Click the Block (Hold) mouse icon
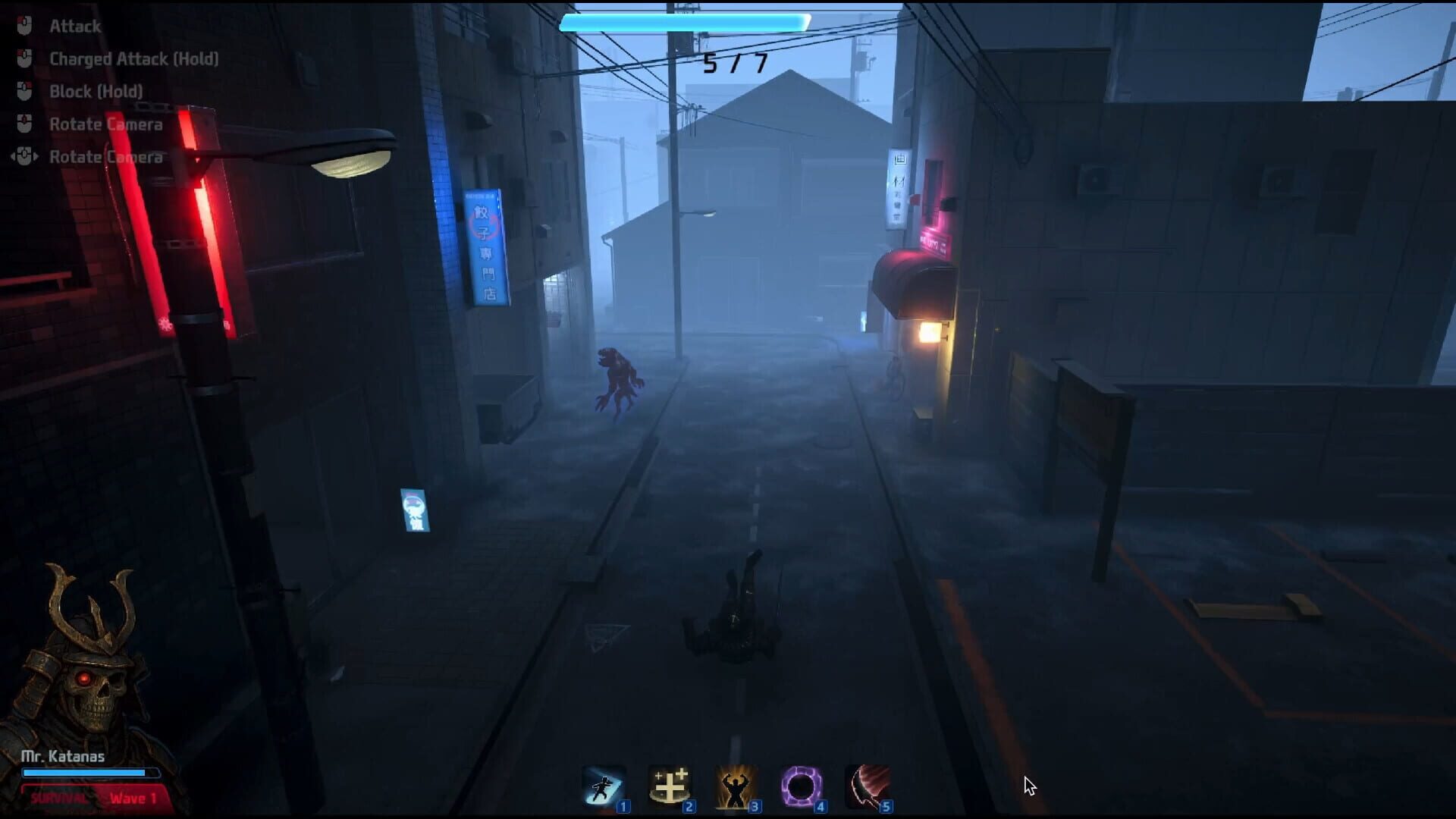 click(x=24, y=91)
